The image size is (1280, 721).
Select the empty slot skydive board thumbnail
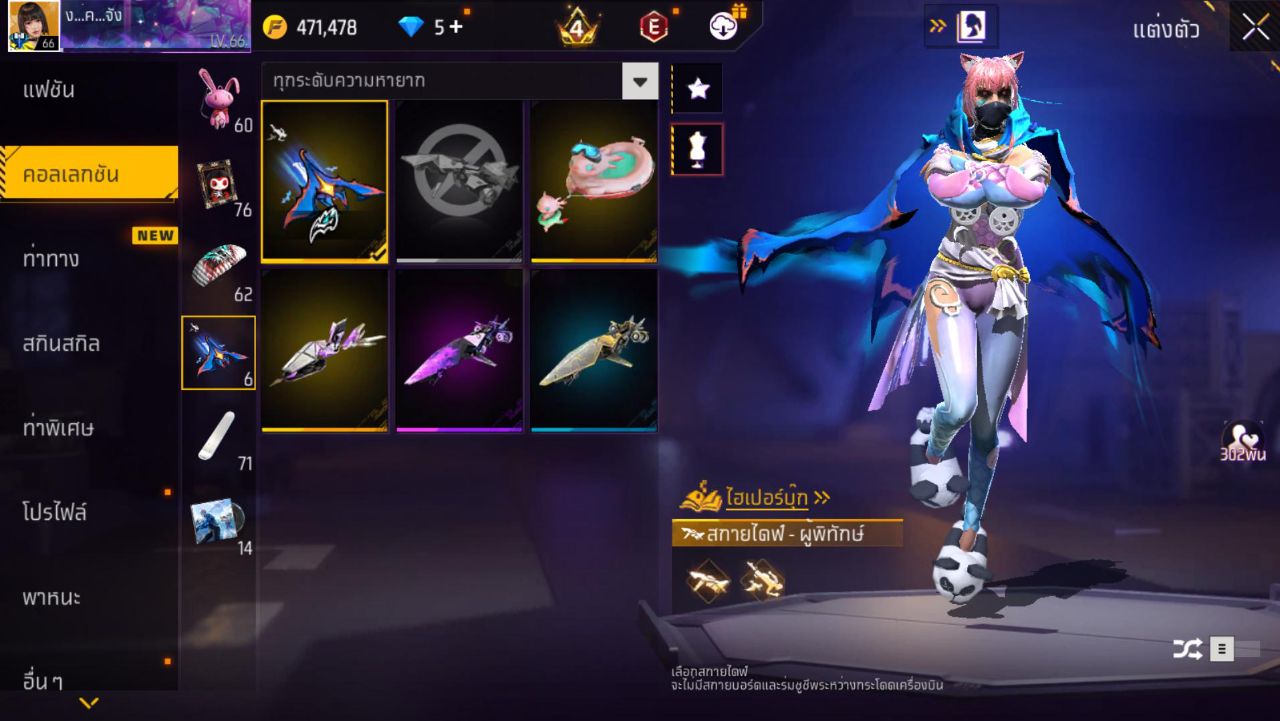tap(457, 183)
